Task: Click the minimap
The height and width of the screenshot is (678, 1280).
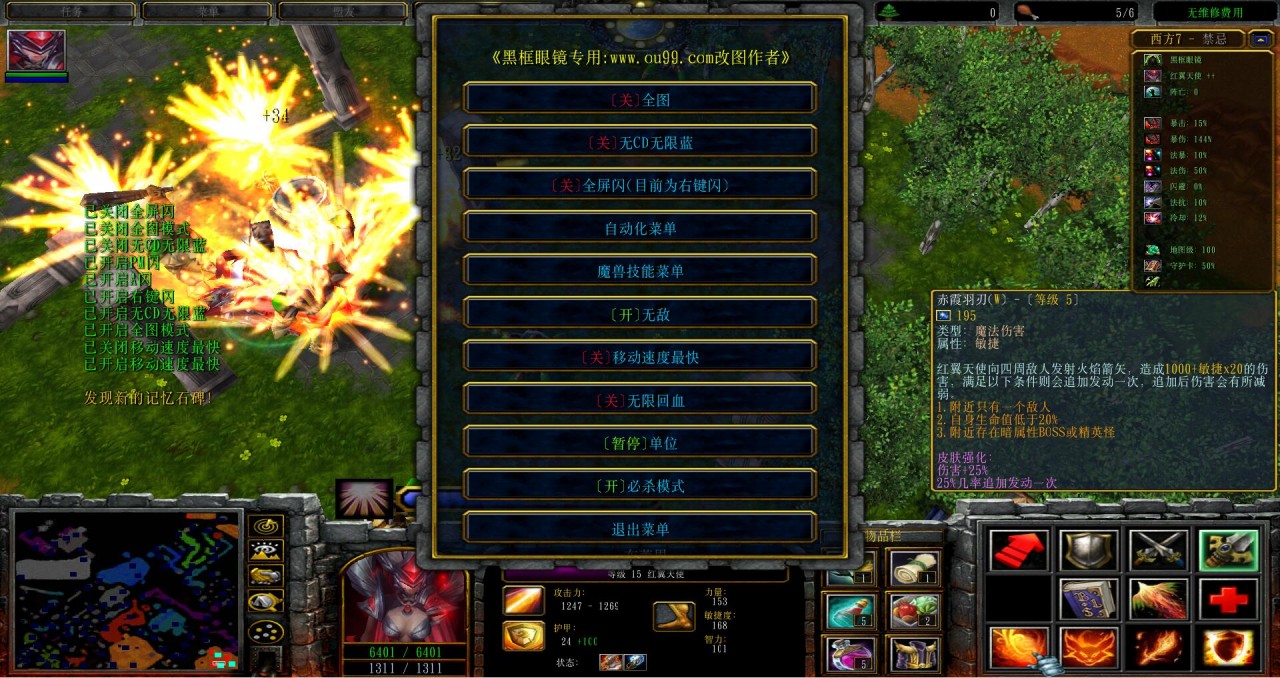Action: tap(127, 590)
